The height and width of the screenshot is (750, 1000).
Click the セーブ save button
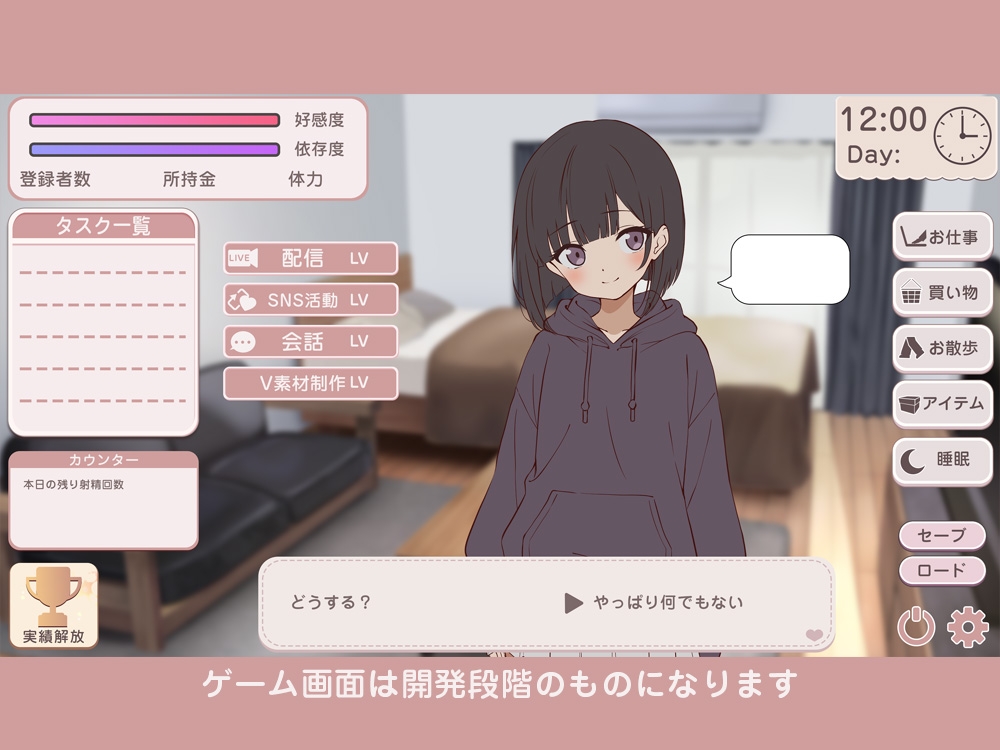point(941,535)
